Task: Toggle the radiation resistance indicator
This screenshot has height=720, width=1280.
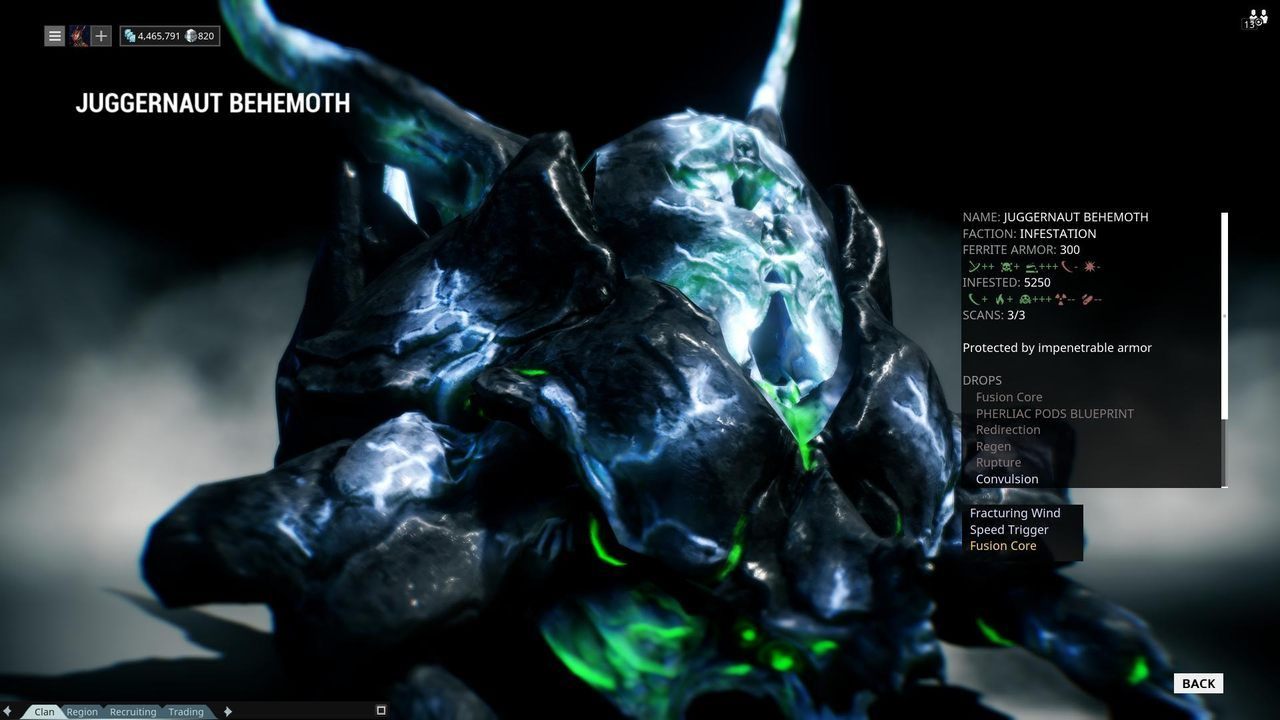Action: pos(1060,299)
